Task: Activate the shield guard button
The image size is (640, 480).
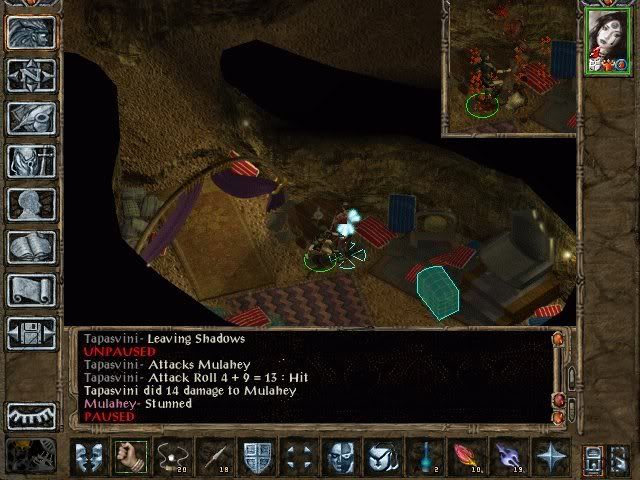Action: click(257, 457)
